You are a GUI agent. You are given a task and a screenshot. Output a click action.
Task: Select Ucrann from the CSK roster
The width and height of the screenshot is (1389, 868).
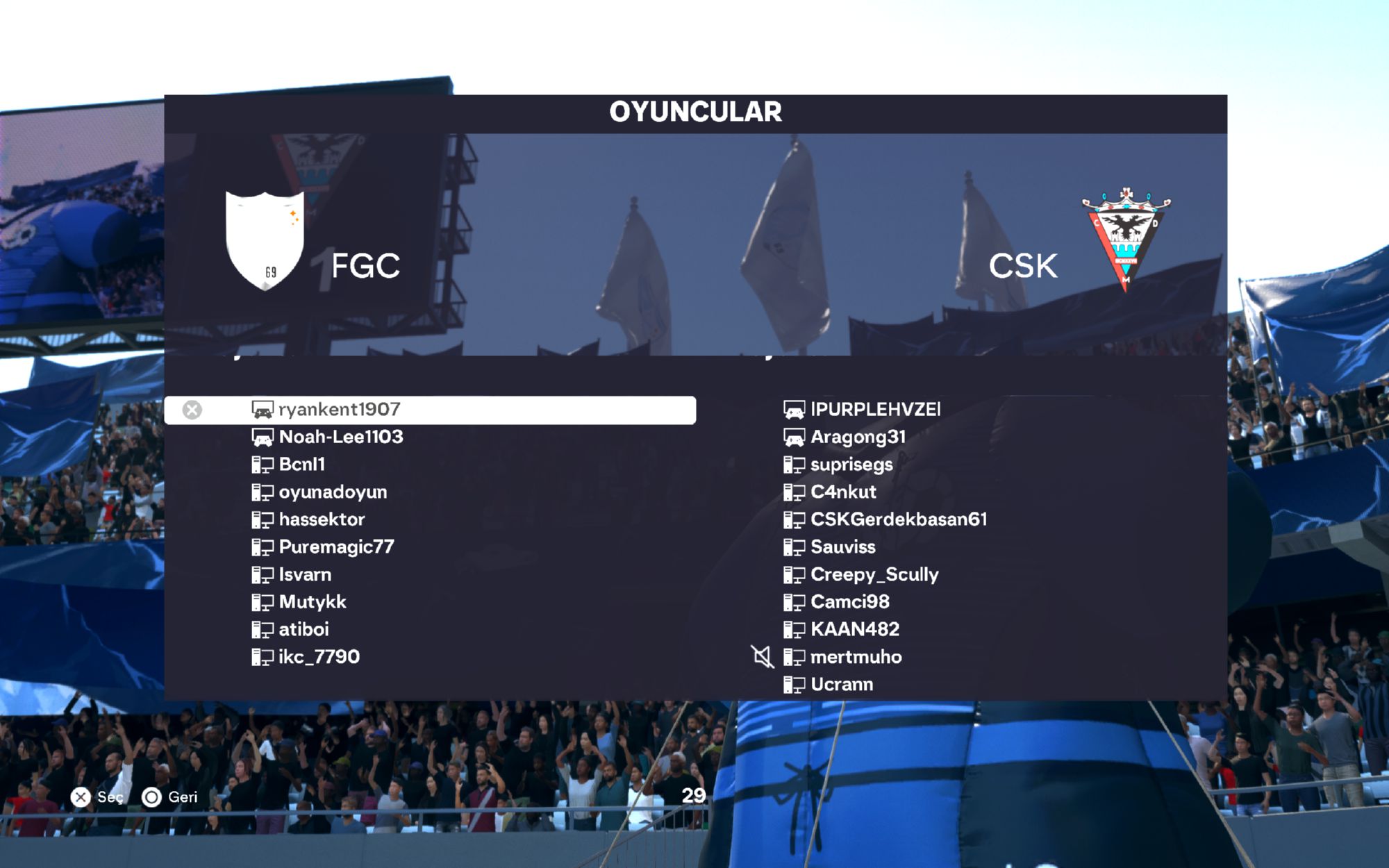tap(842, 685)
